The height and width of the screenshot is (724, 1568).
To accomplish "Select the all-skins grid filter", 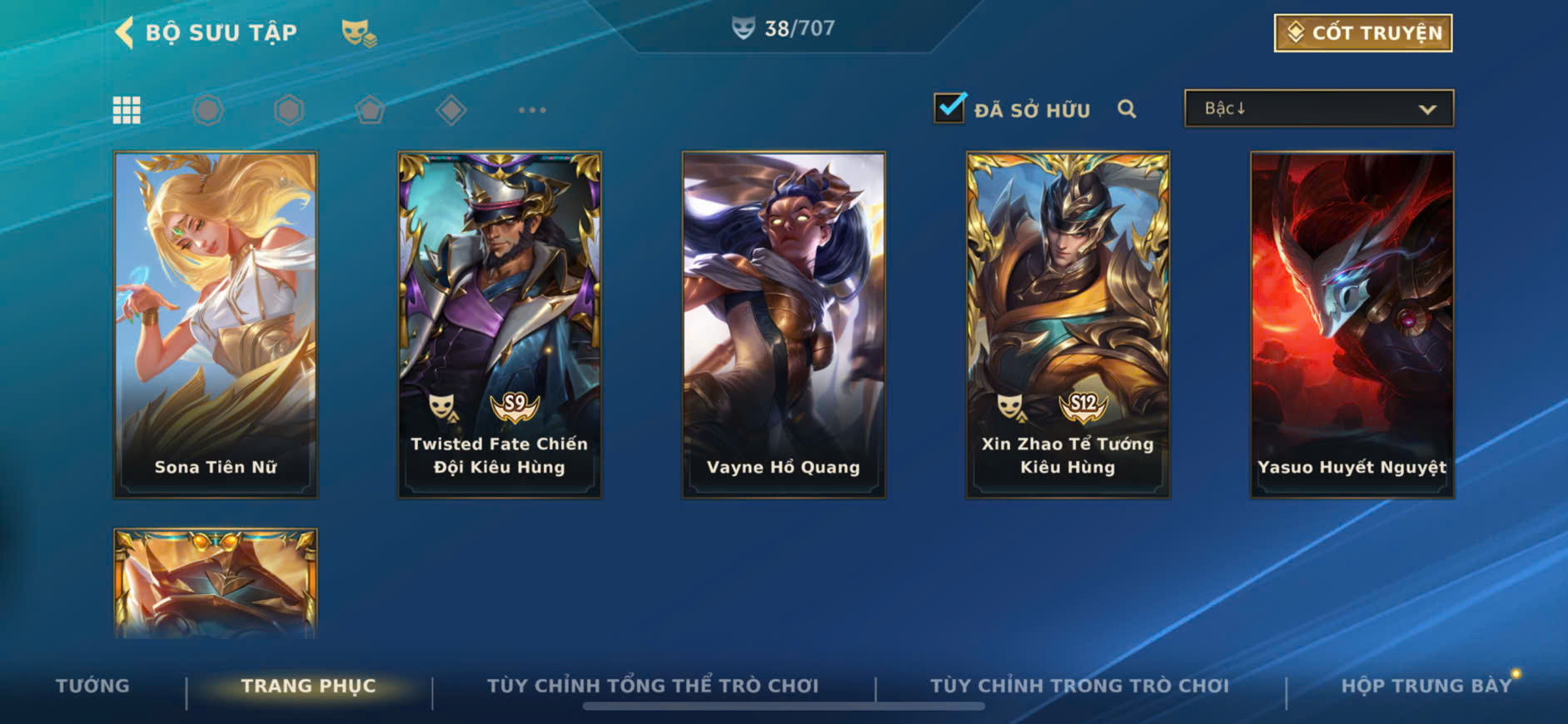I will [x=127, y=110].
